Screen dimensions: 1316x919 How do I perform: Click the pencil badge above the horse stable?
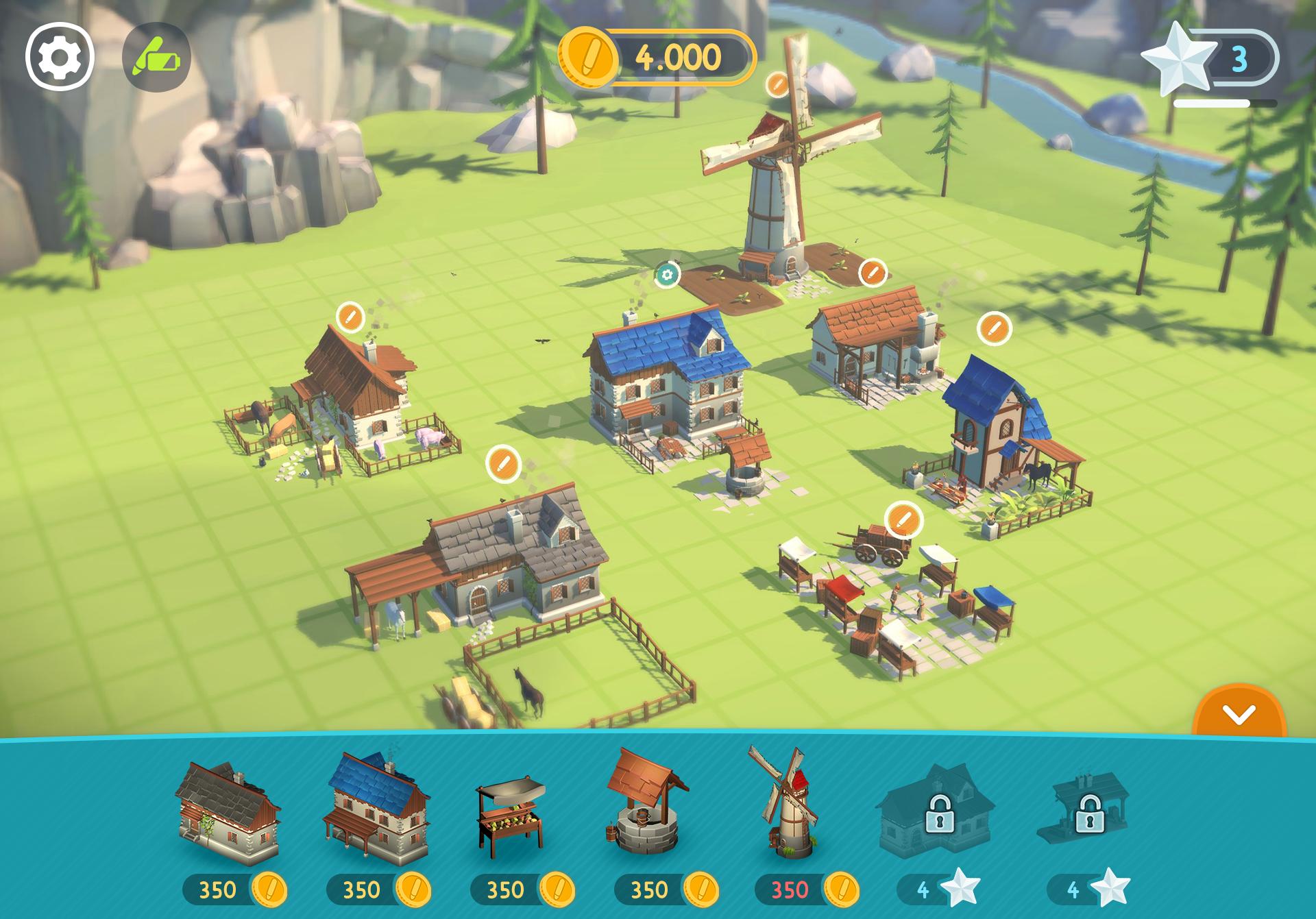[503, 463]
